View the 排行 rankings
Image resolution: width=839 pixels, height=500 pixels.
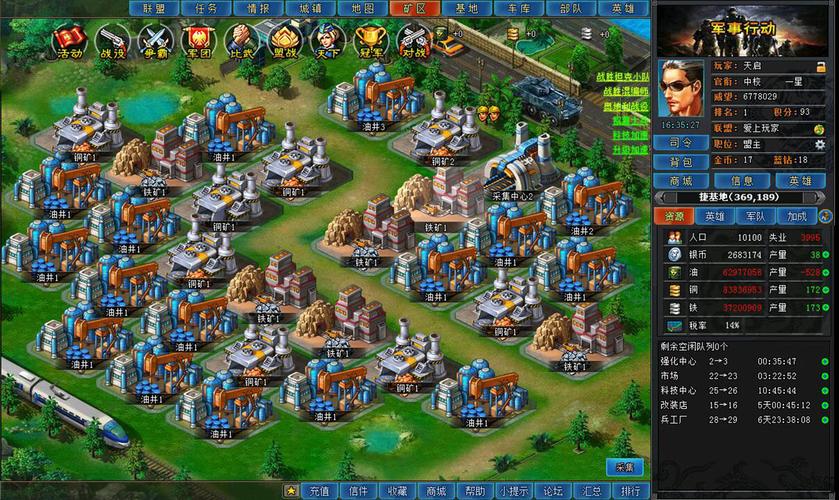[x=630, y=491]
